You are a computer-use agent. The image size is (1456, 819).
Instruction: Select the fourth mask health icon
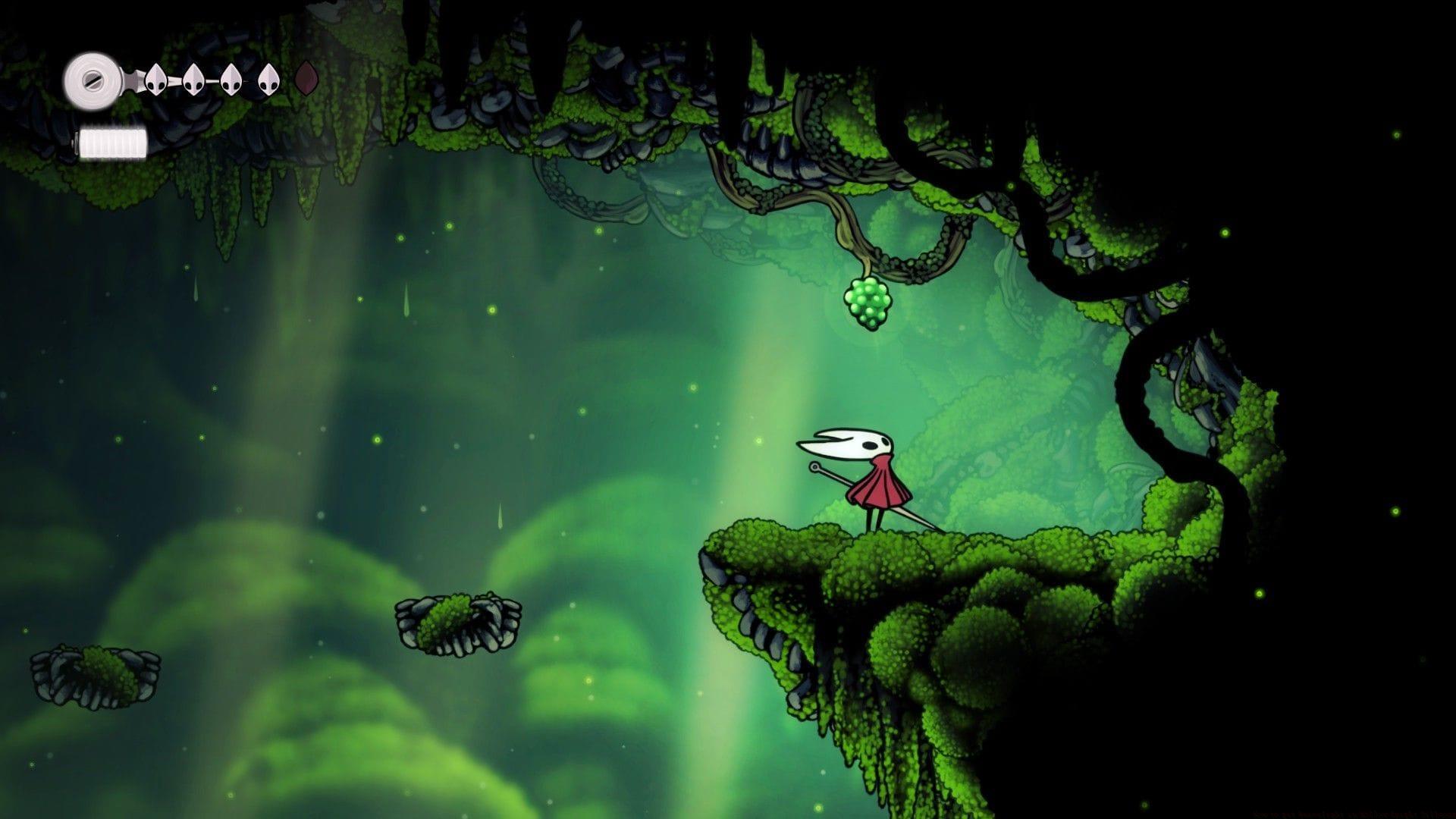coord(267,80)
